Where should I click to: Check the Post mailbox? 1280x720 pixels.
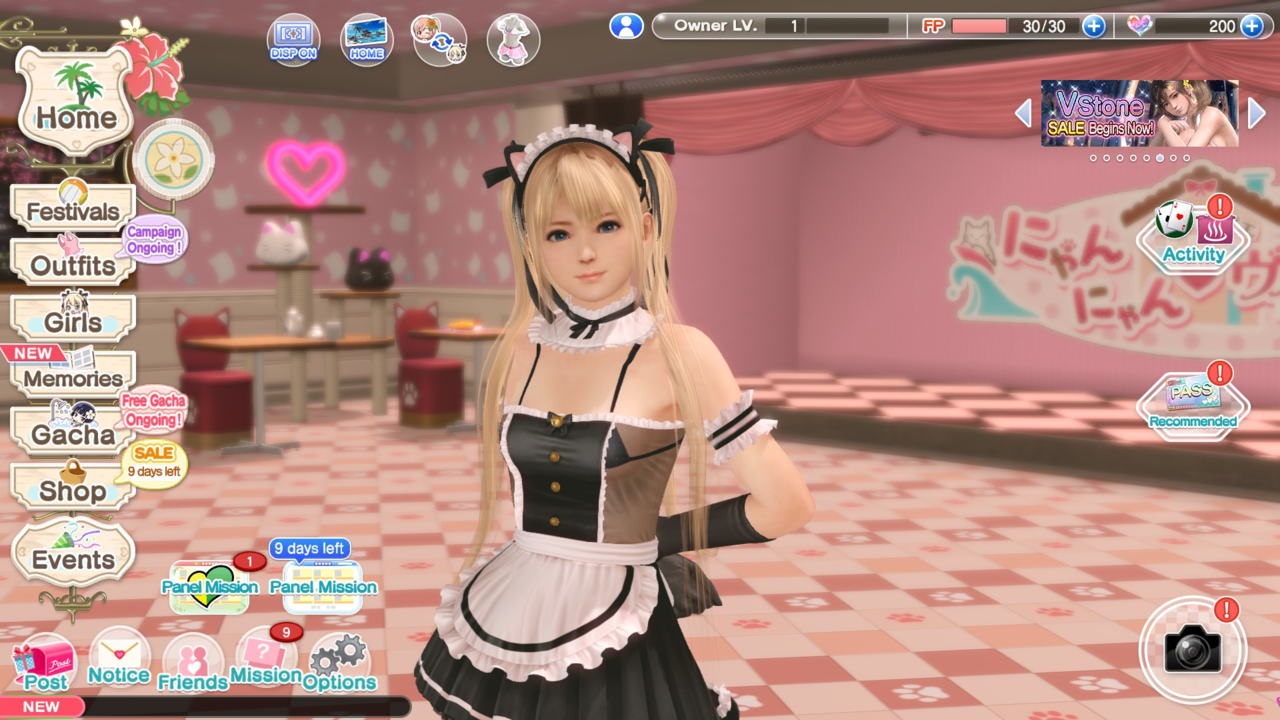coord(45,664)
